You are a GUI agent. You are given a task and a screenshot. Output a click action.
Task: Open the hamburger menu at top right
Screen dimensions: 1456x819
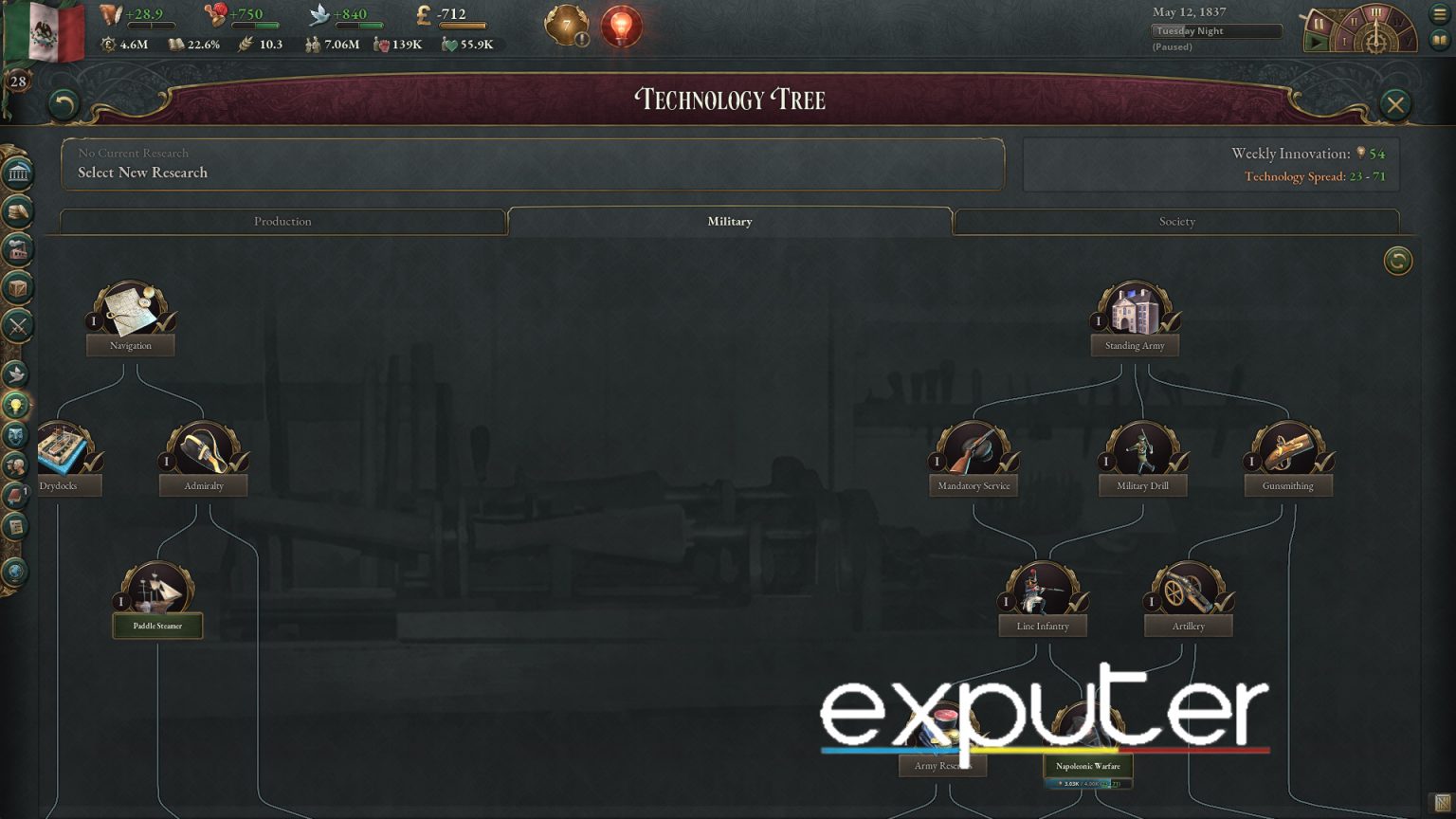coord(1440,14)
